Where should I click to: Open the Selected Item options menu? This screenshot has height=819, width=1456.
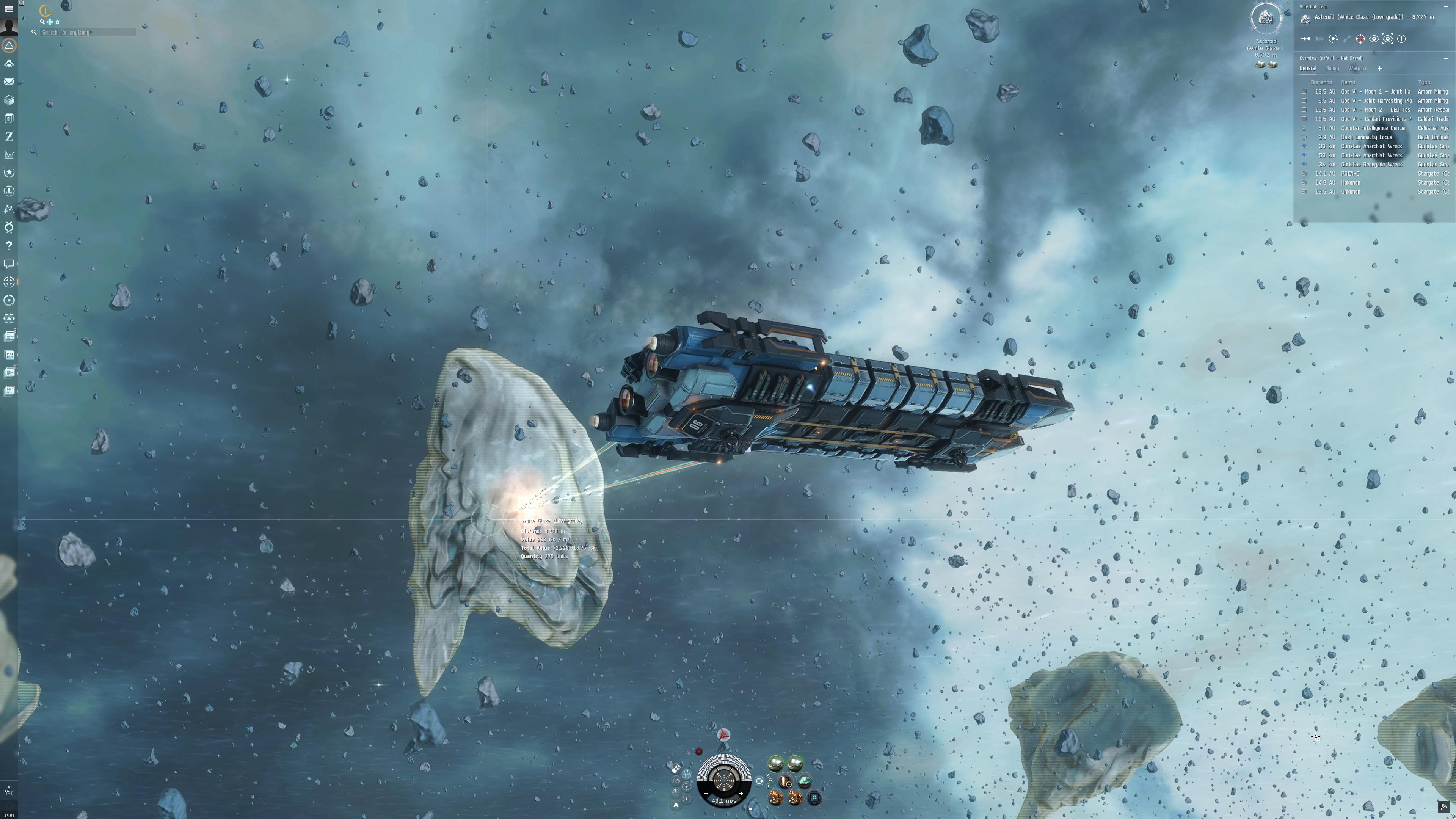[x=1437, y=7]
